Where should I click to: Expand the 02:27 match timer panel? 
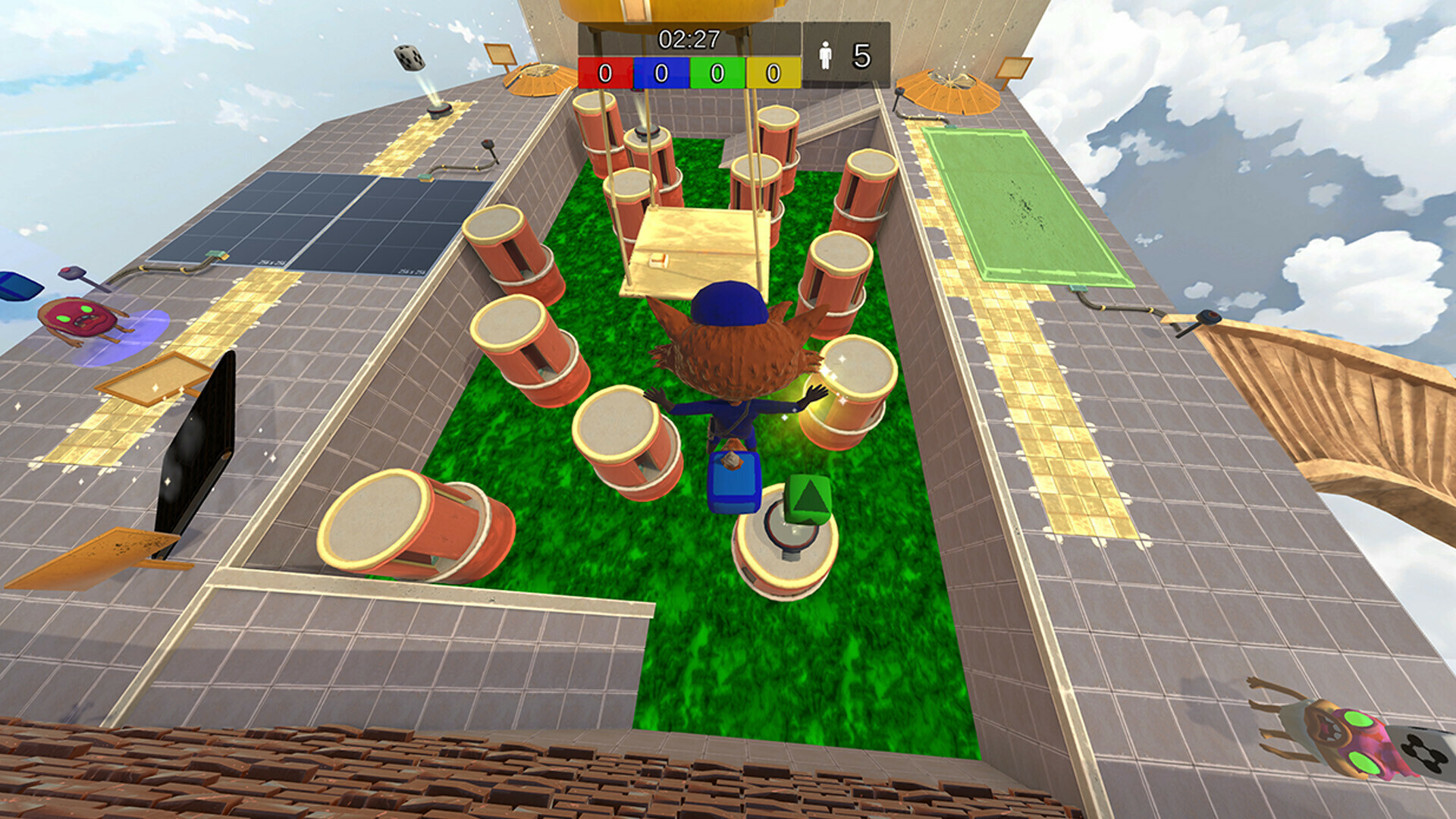click(x=689, y=36)
